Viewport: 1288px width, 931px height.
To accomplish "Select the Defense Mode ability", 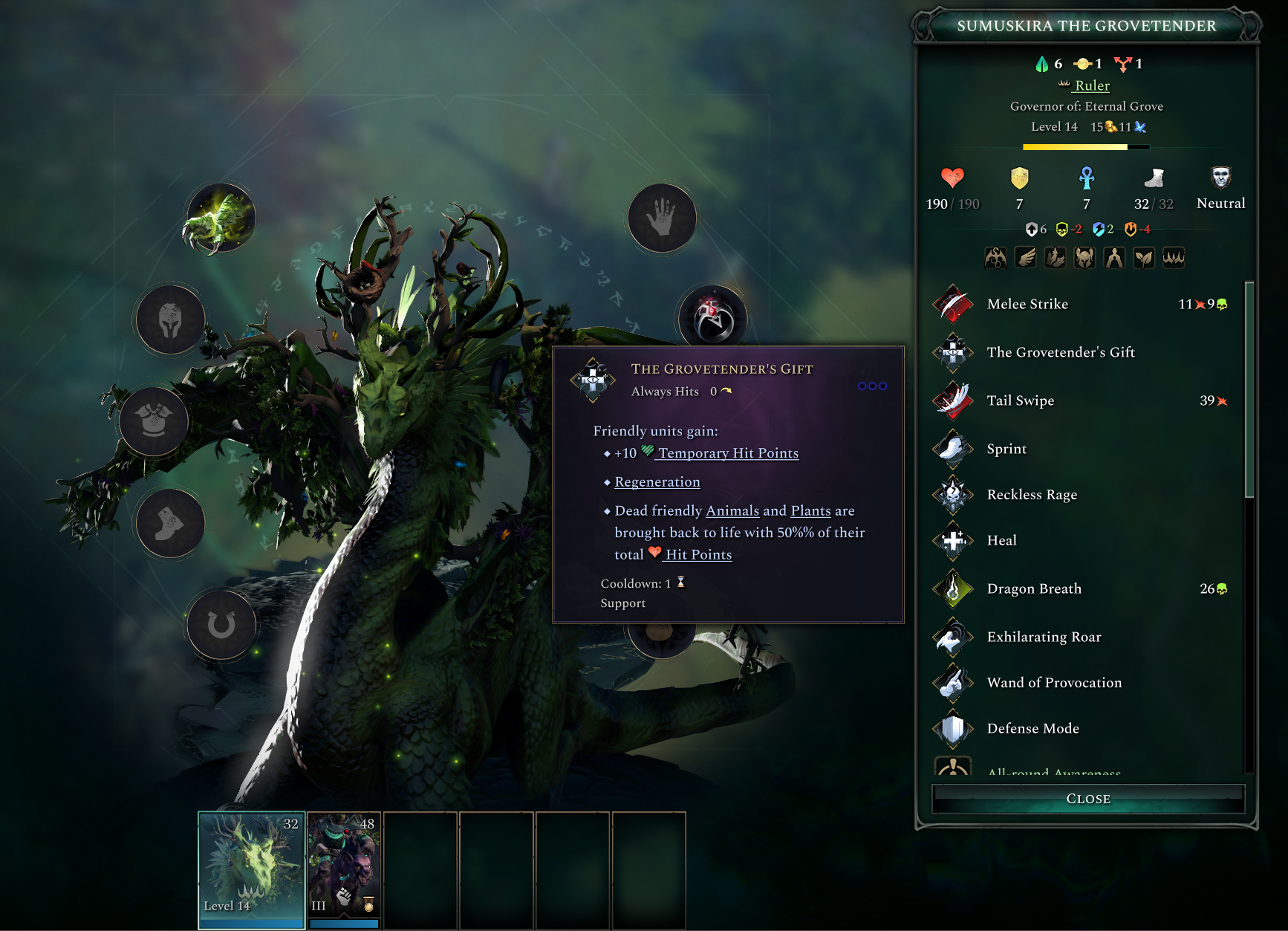I will coord(1032,728).
